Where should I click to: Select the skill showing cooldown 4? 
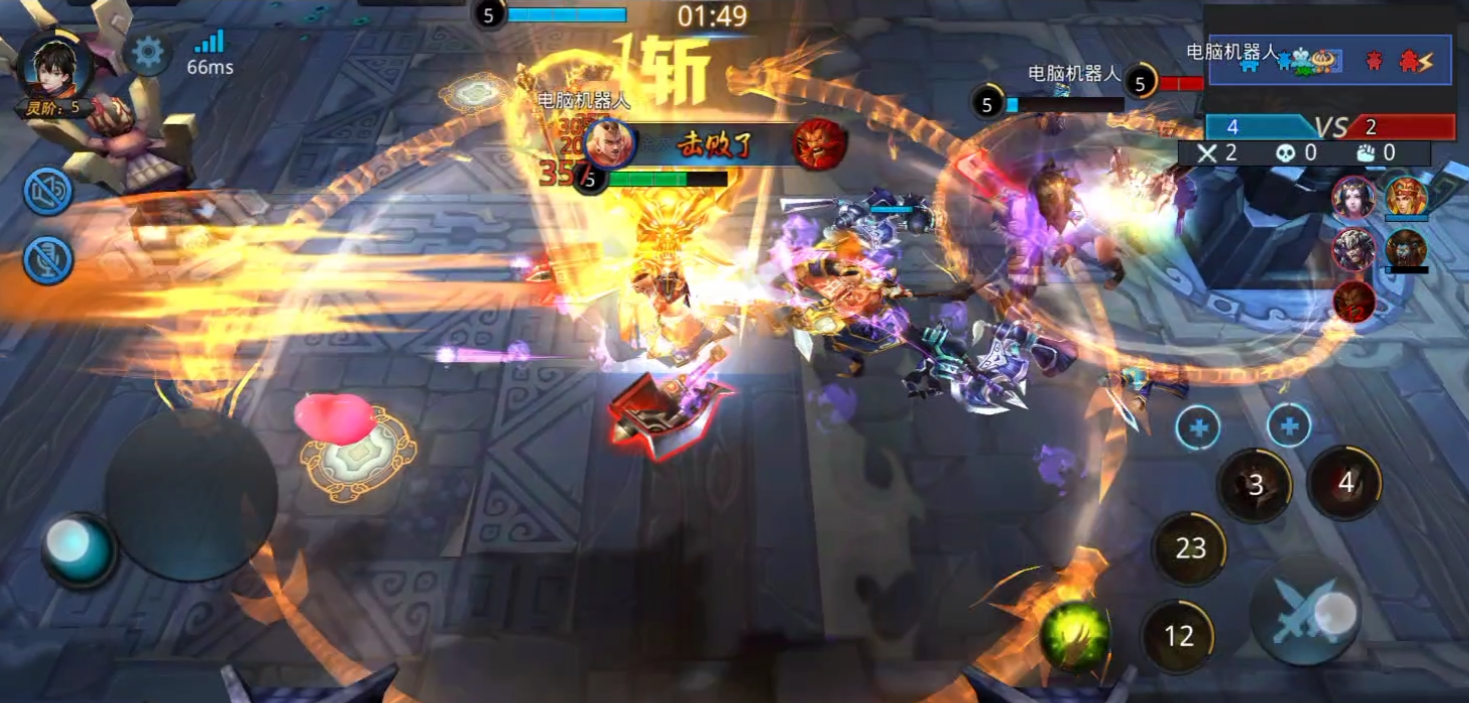click(1345, 483)
